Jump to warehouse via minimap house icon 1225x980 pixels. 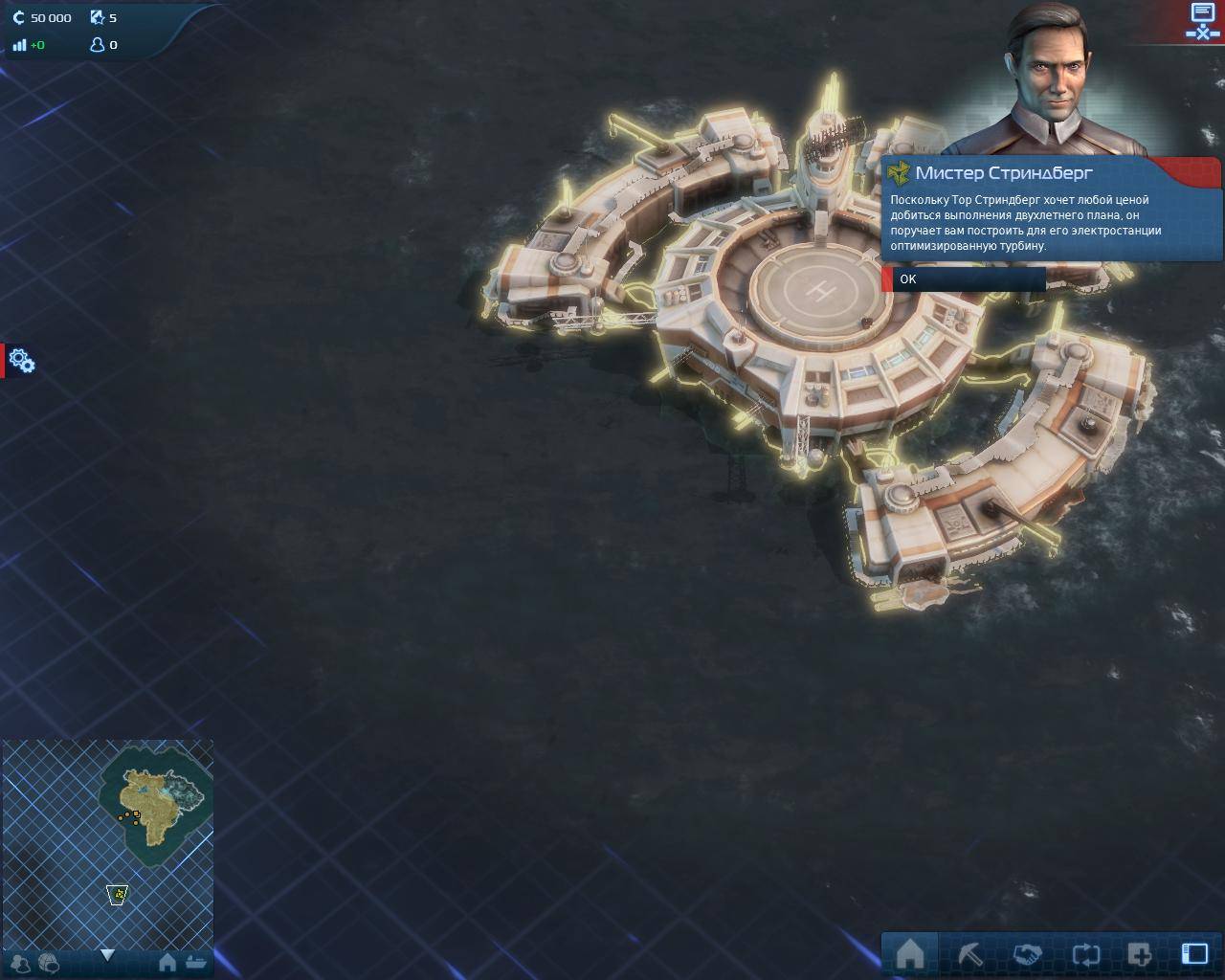pyautogui.click(x=167, y=963)
